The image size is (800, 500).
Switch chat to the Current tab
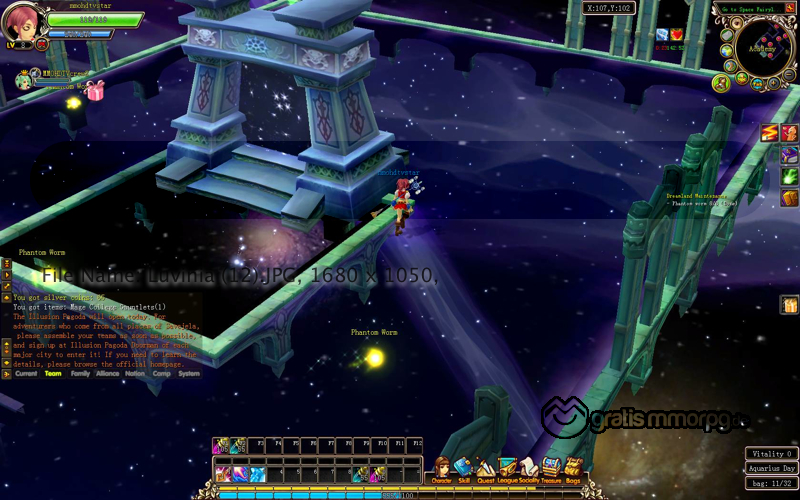26,374
